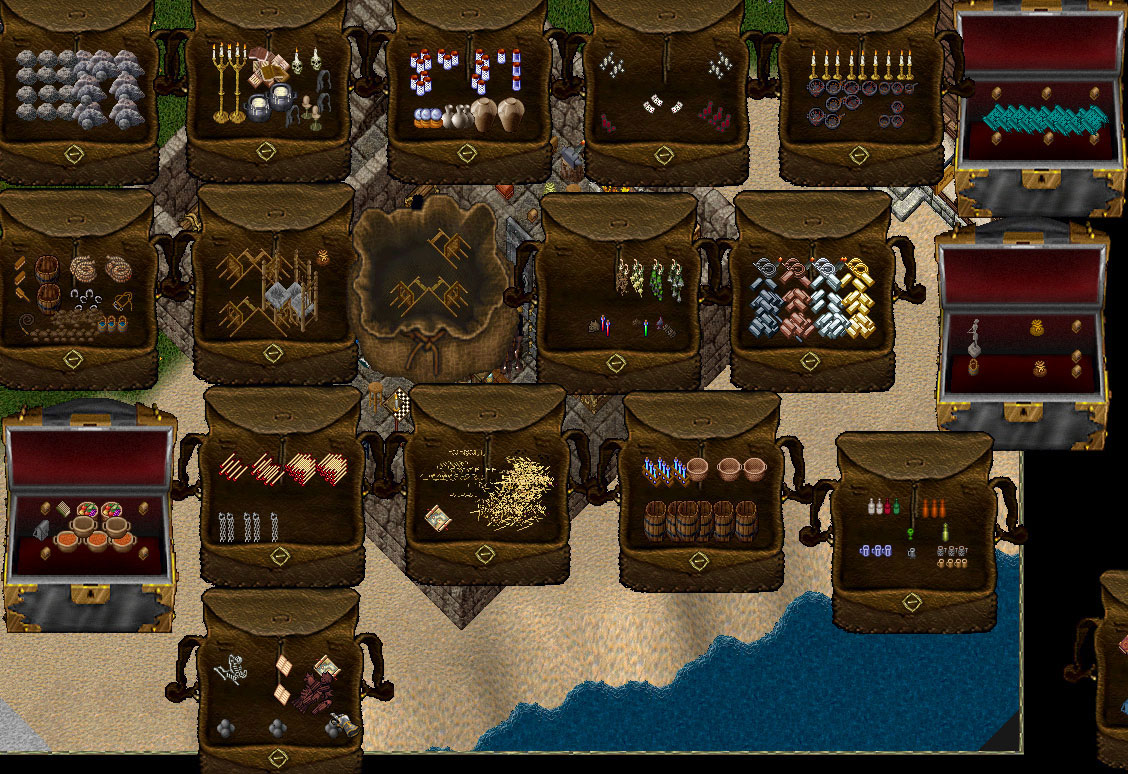Select the grey anvil in the food chest
This screenshot has height=774, width=1128.
[x=41, y=531]
